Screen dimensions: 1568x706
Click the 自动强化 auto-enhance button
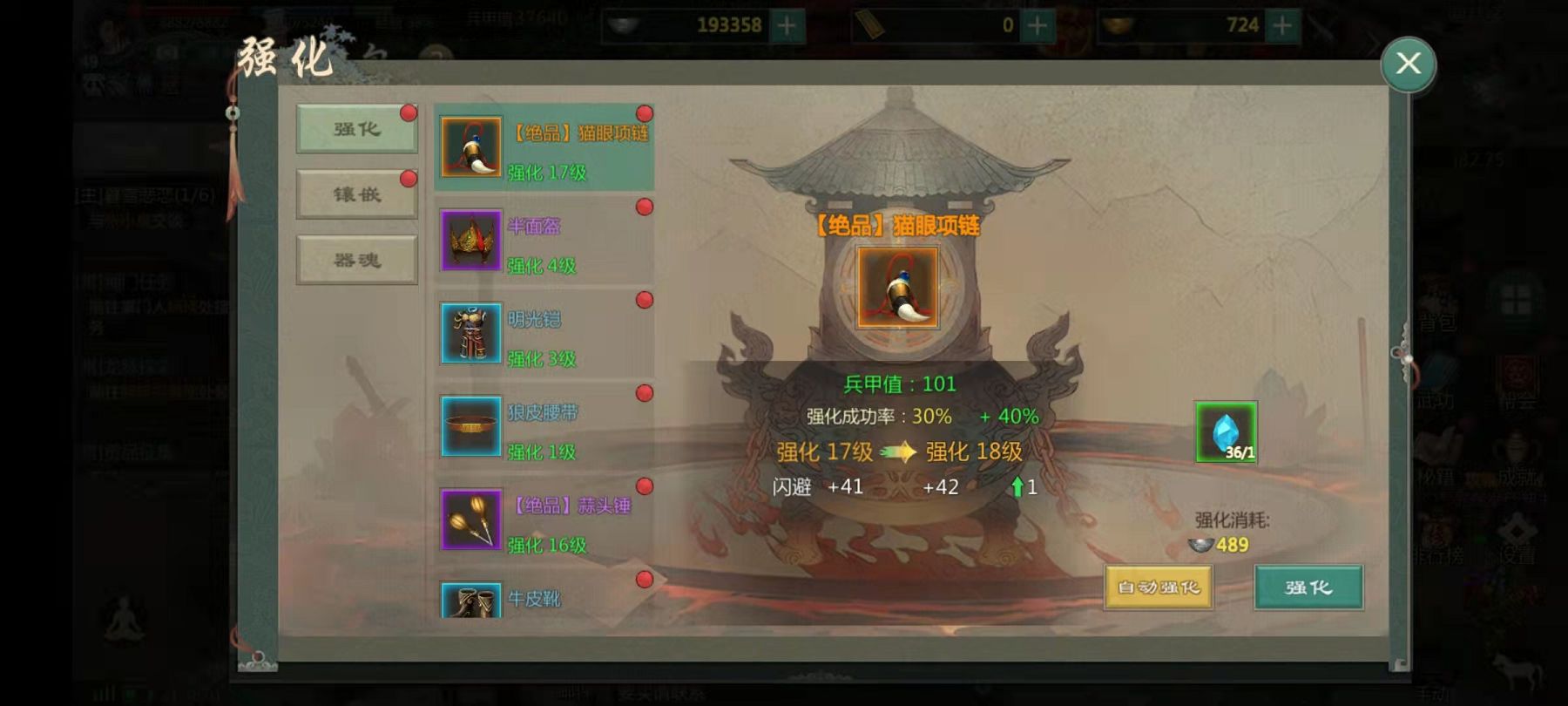pyautogui.click(x=1159, y=587)
